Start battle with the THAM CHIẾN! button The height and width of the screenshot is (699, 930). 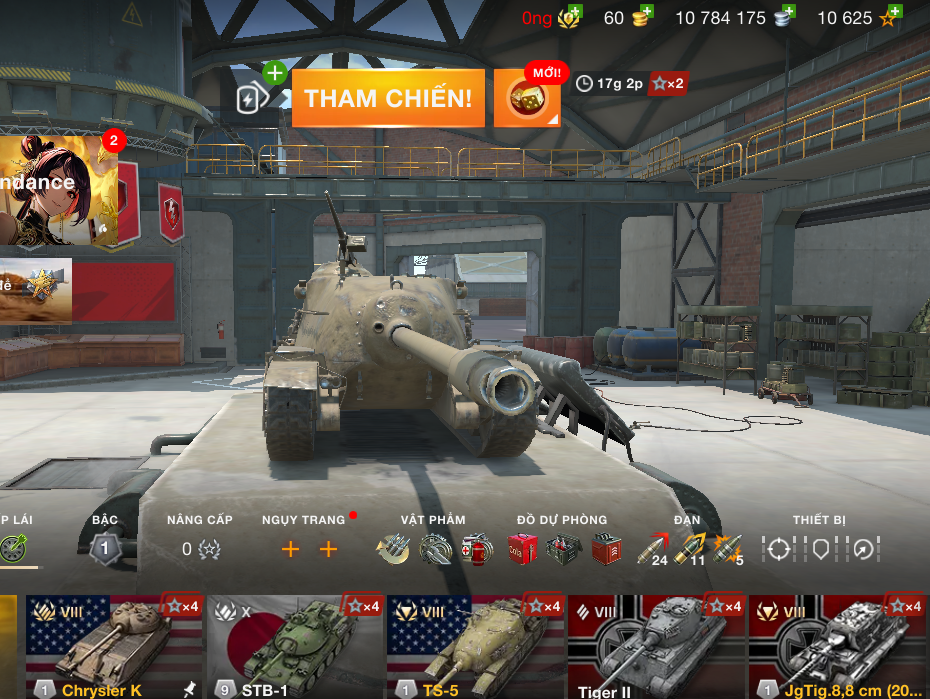coord(388,98)
